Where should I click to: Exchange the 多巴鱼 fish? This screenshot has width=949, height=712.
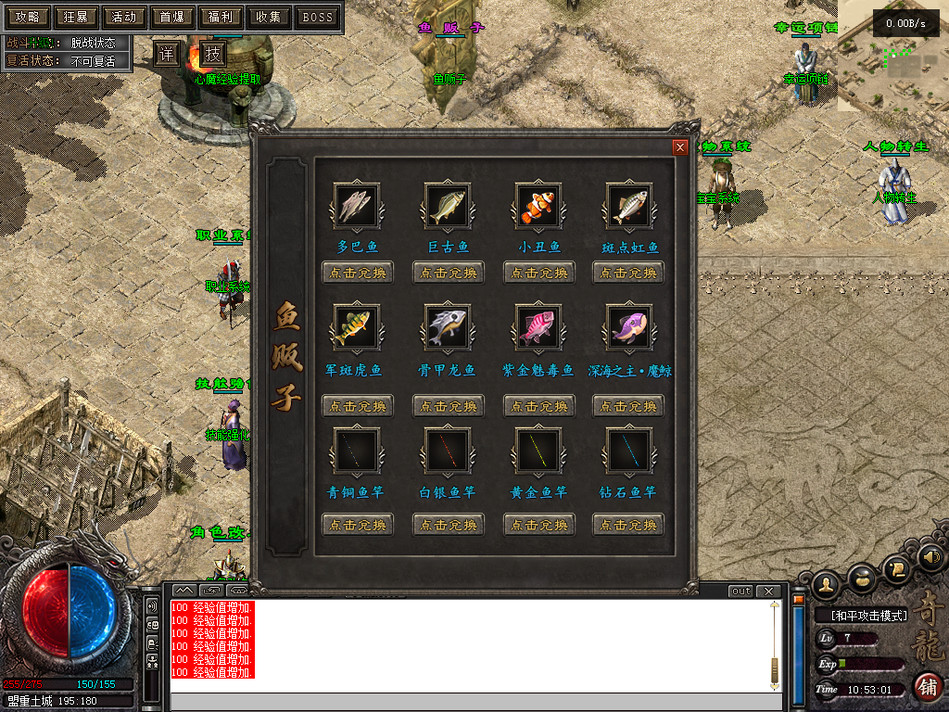pyautogui.click(x=357, y=272)
